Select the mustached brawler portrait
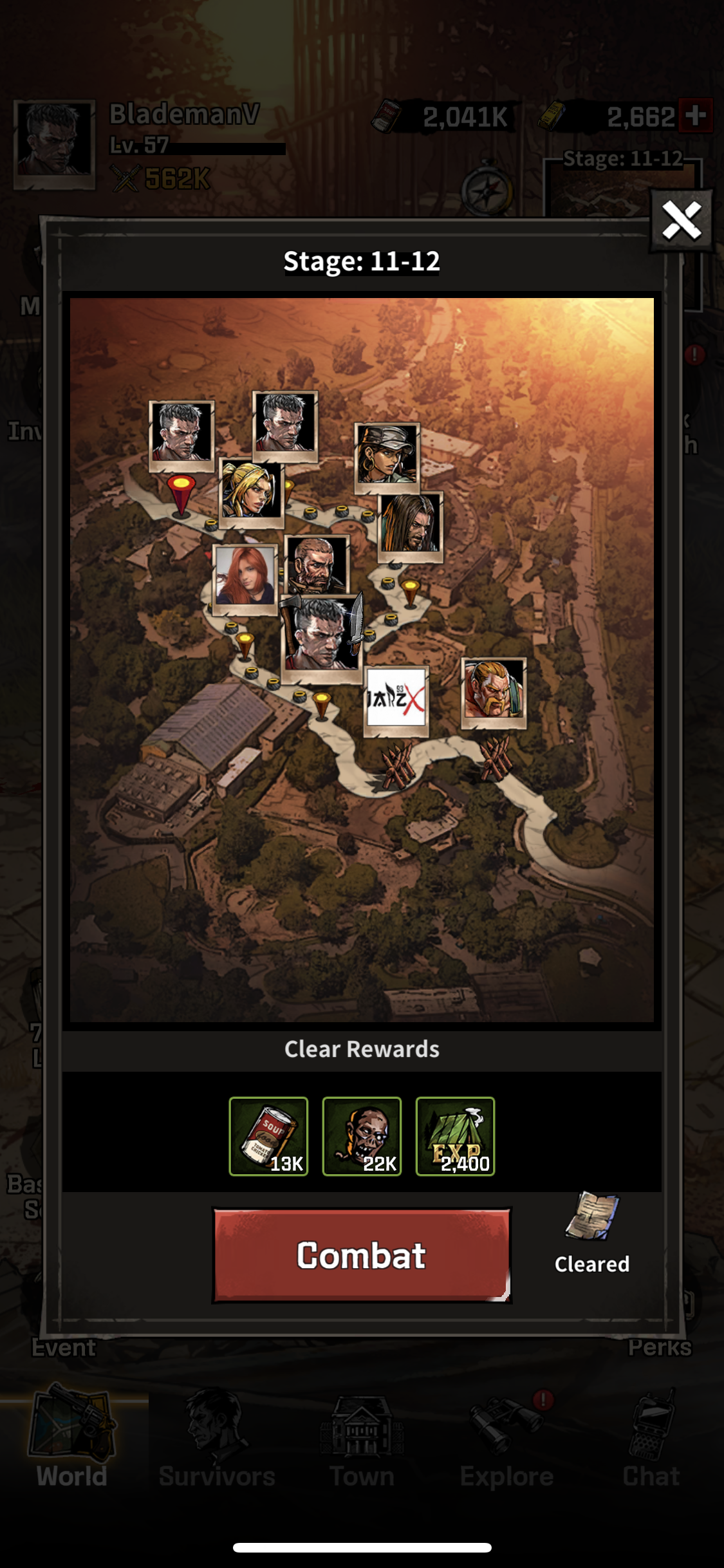The image size is (724, 1568). (x=494, y=690)
